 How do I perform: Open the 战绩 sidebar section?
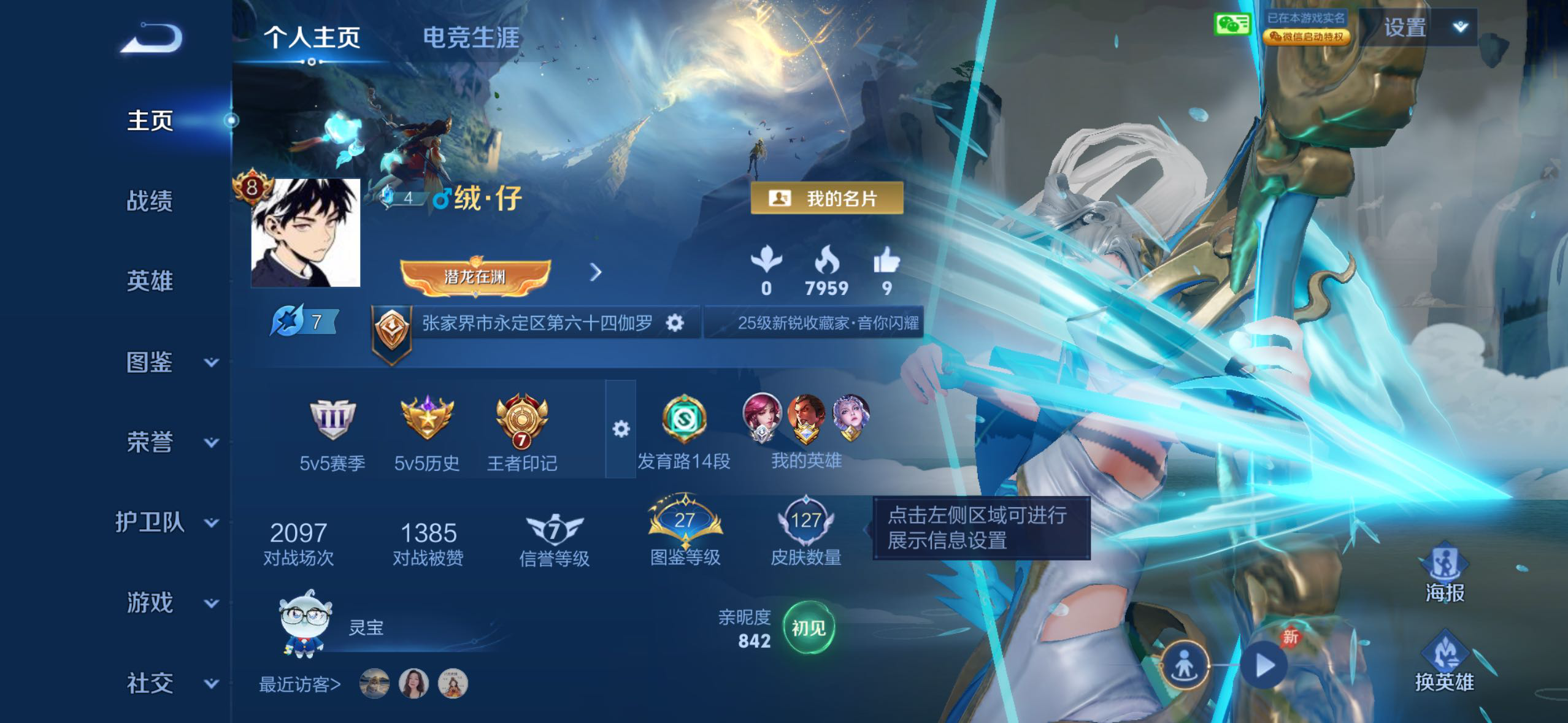[x=150, y=201]
